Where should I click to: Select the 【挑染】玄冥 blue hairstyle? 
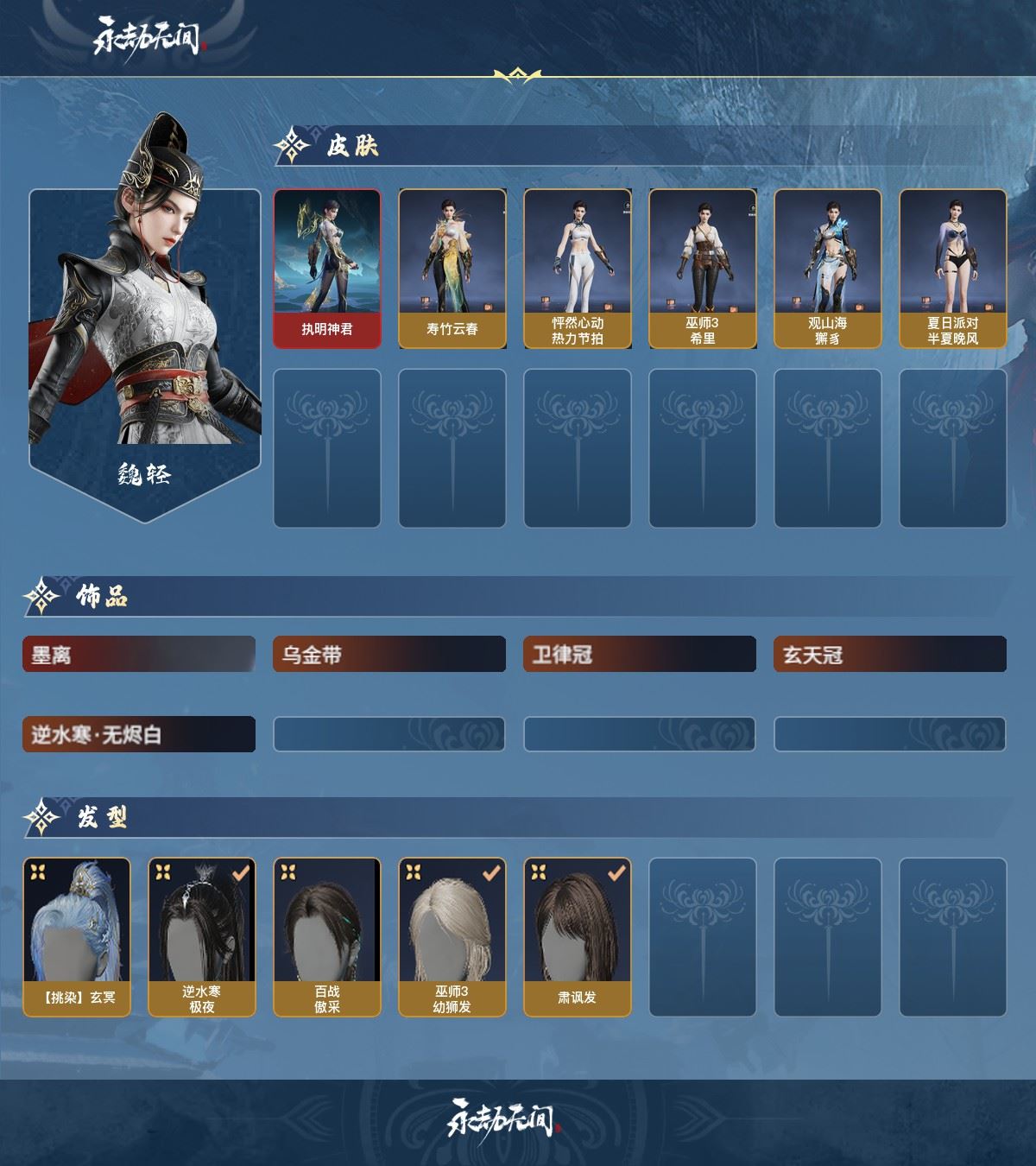(x=77, y=936)
